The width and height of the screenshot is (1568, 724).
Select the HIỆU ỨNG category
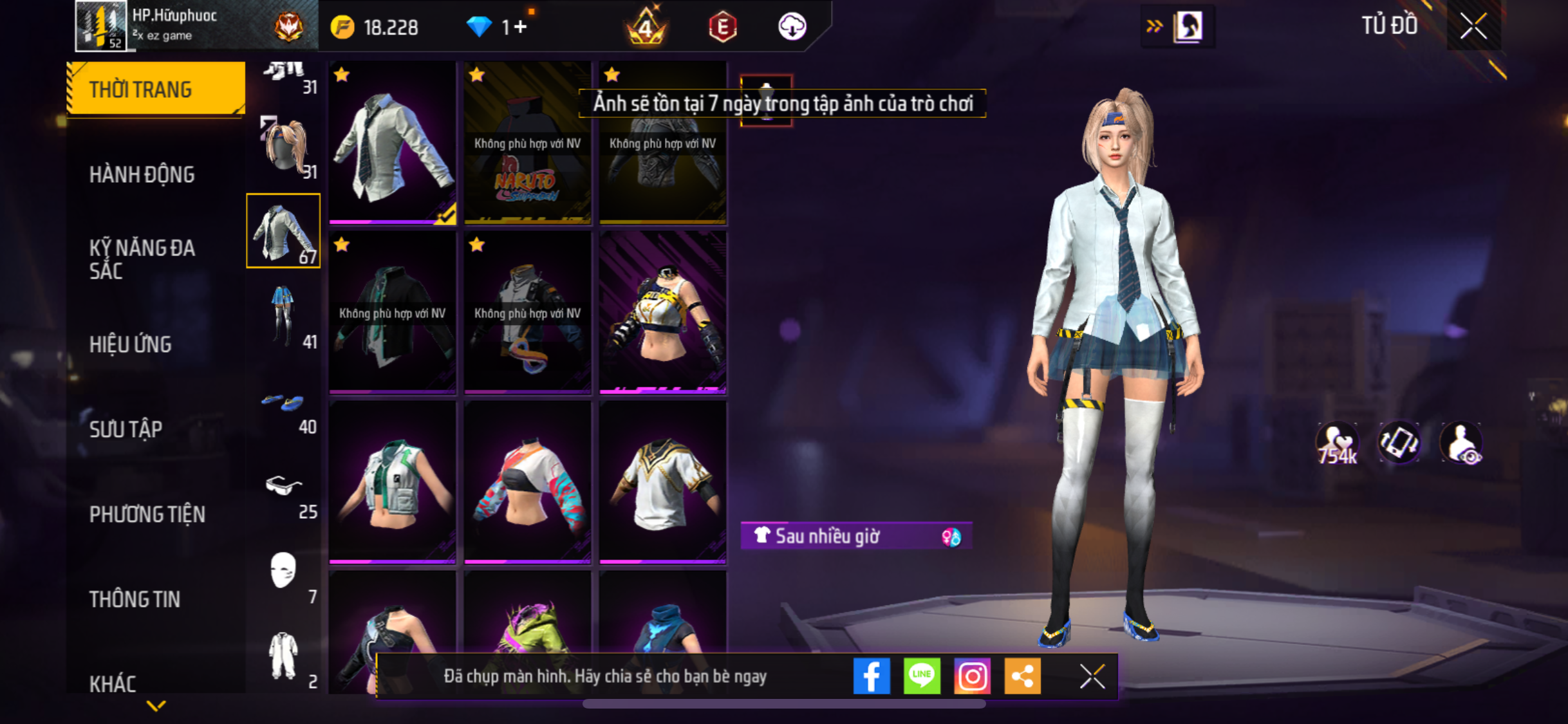click(131, 344)
